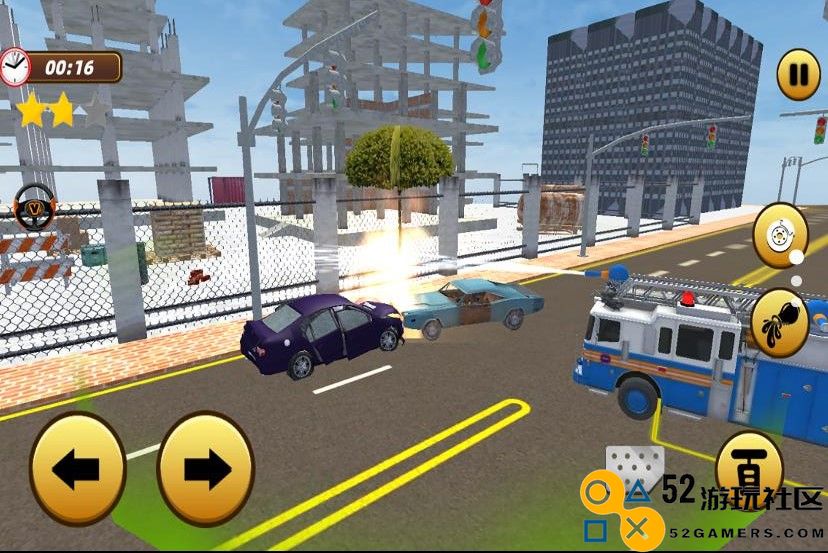Activate the brake disc button
The image size is (828, 553).
780,235
